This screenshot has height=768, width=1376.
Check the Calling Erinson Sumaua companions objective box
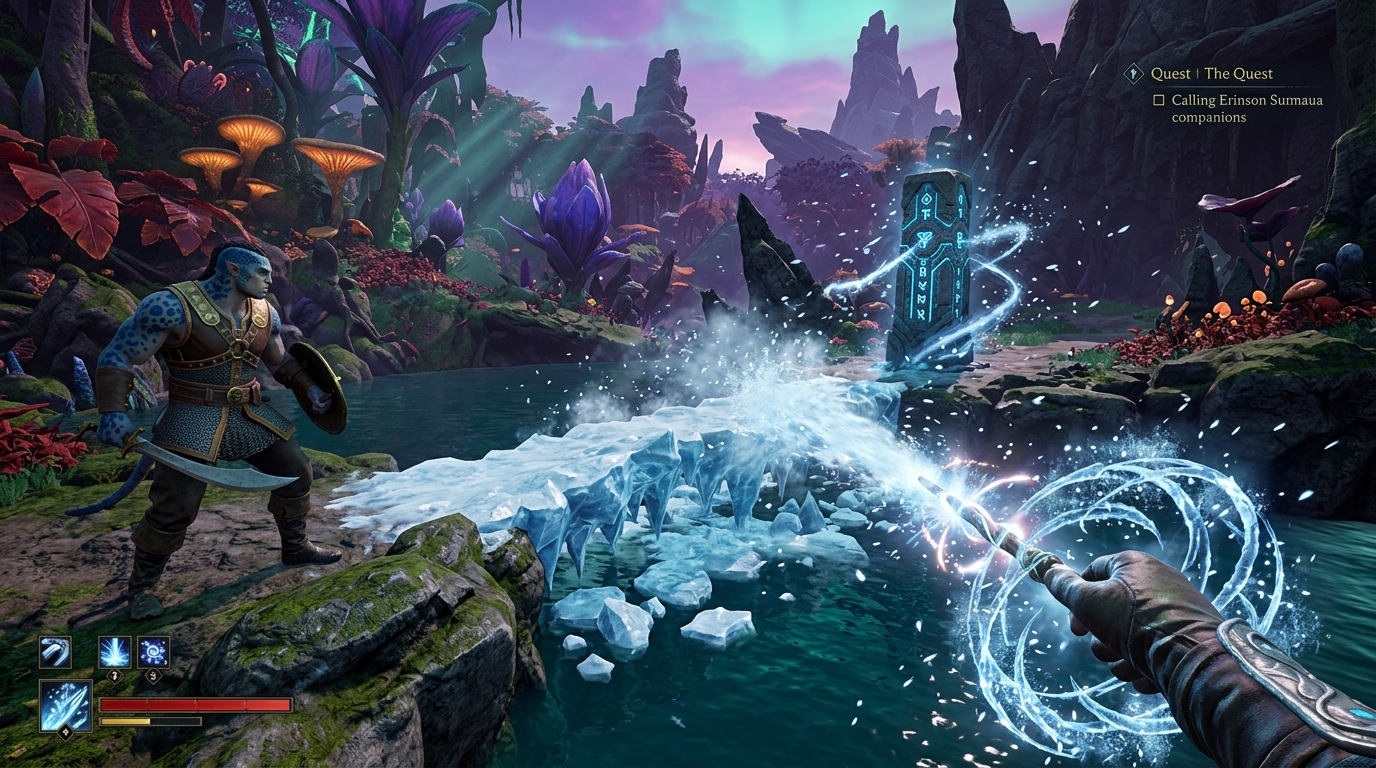click(1158, 100)
